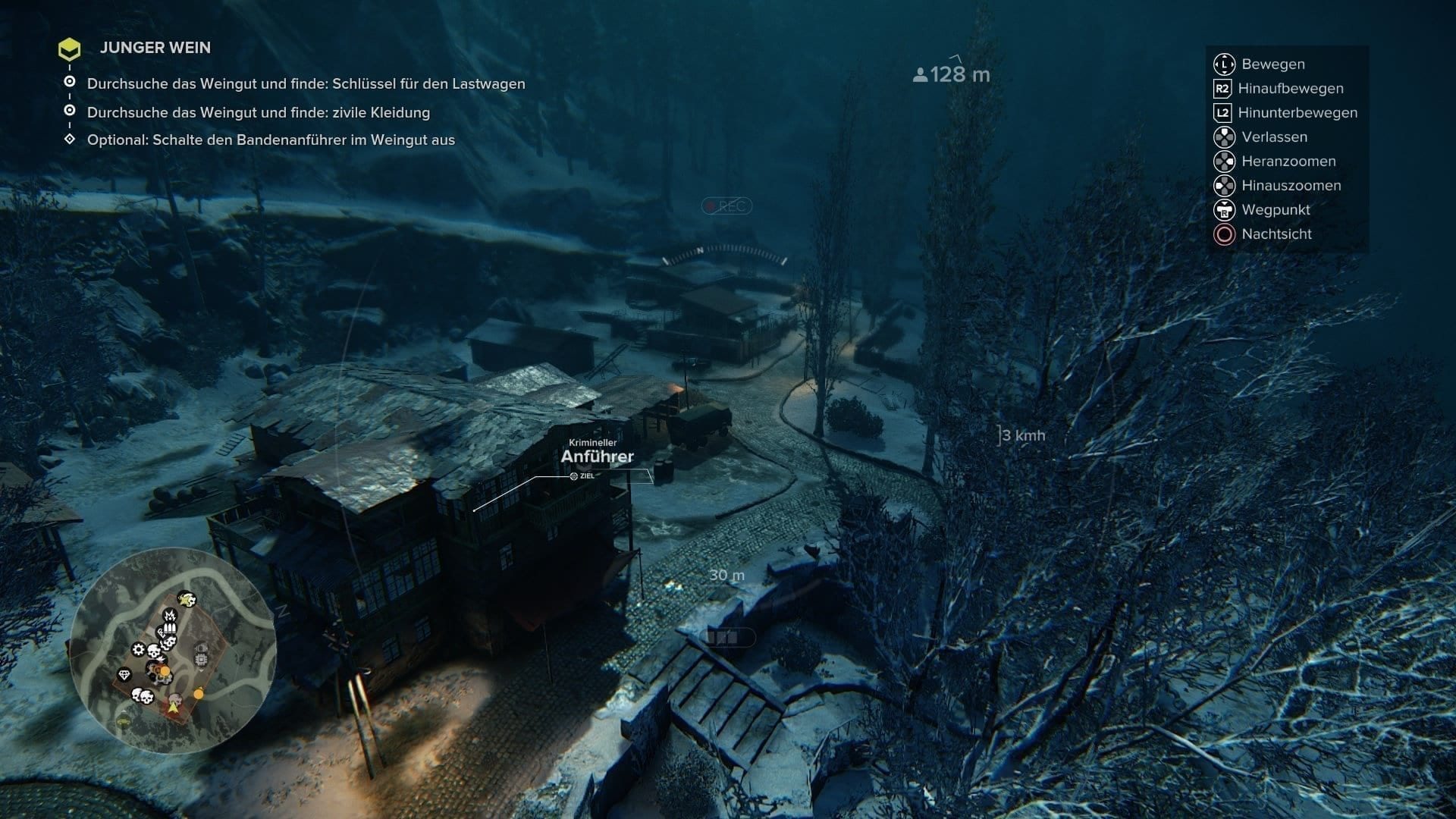Click the chip marker on the minimap
Image resolution: width=1456 pixels, height=819 pixels.
click(x=201, y=660)
